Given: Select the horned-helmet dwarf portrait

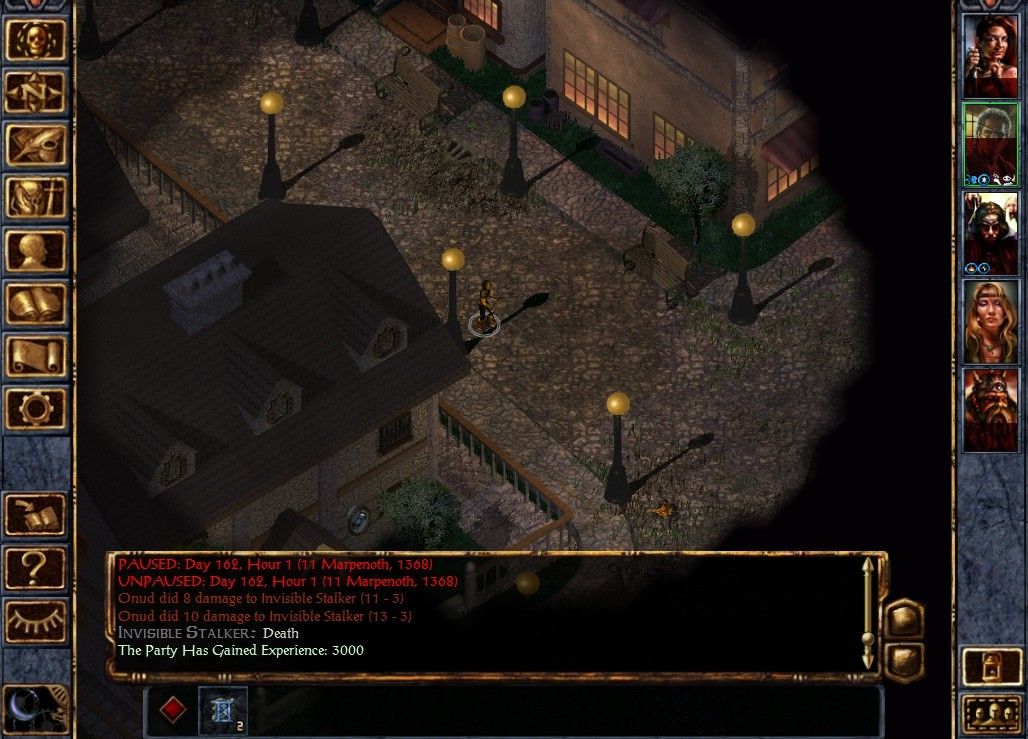Looking at the screenshot, I should click(x=990, y=409).
